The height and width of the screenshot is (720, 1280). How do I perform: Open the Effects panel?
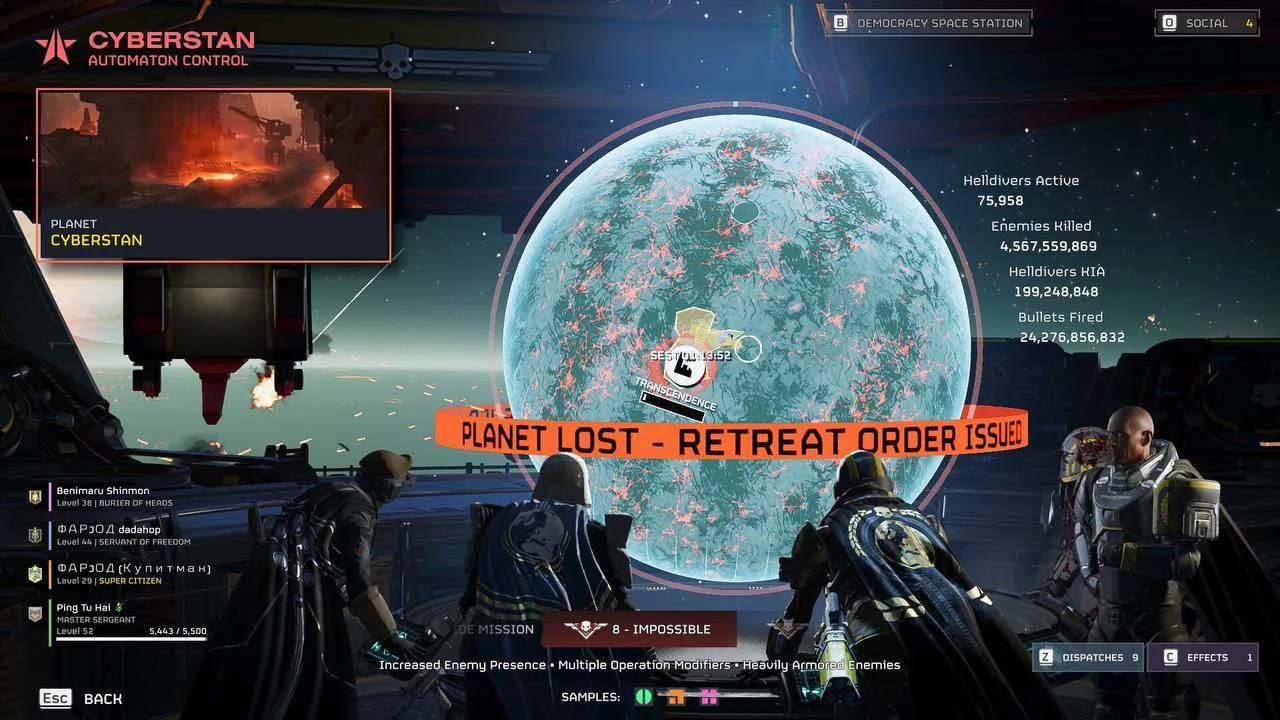click(x=1203, y=657)
